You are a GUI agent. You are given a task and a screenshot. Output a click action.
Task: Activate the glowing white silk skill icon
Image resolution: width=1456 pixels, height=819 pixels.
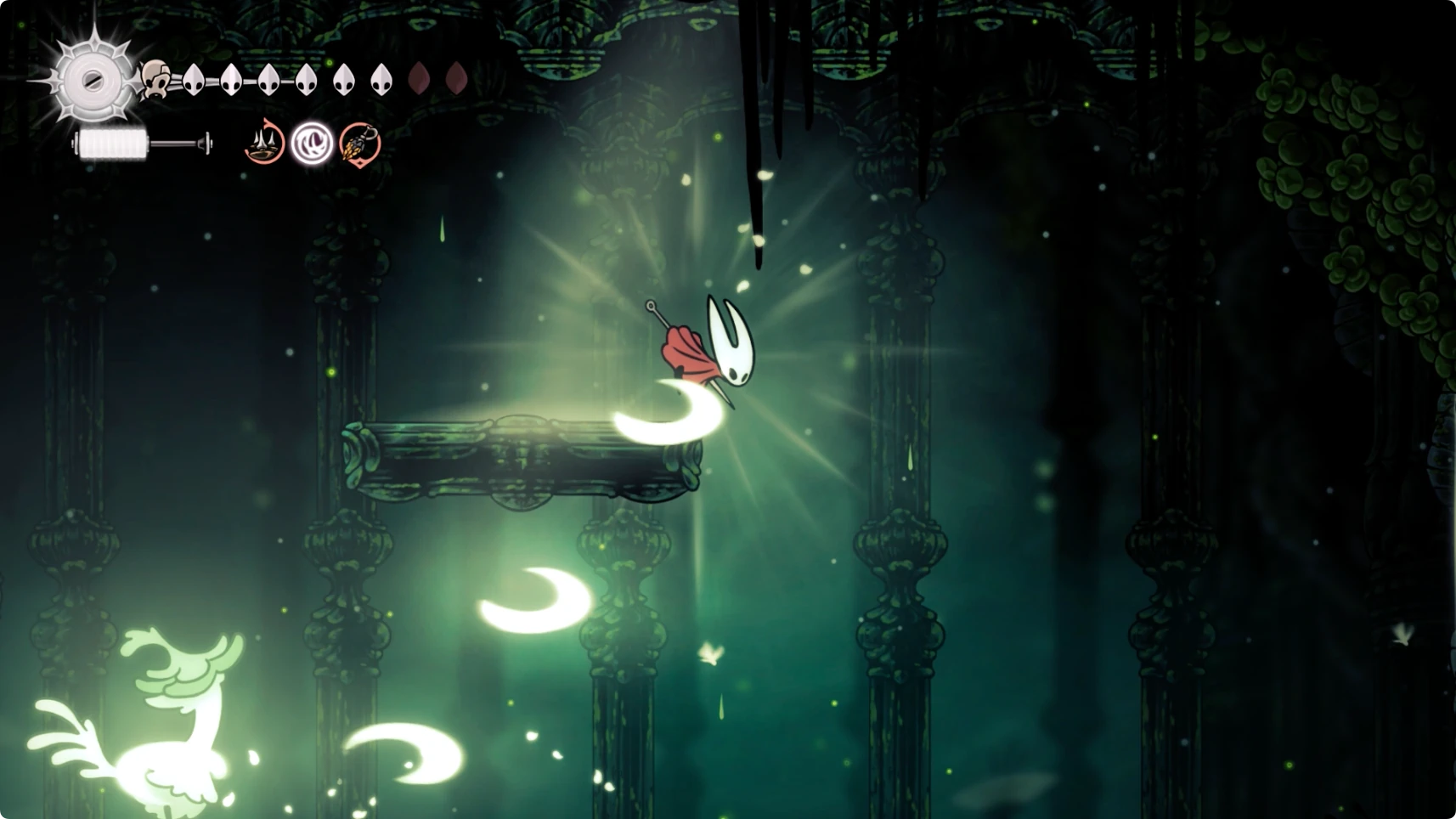pos(312,144)
